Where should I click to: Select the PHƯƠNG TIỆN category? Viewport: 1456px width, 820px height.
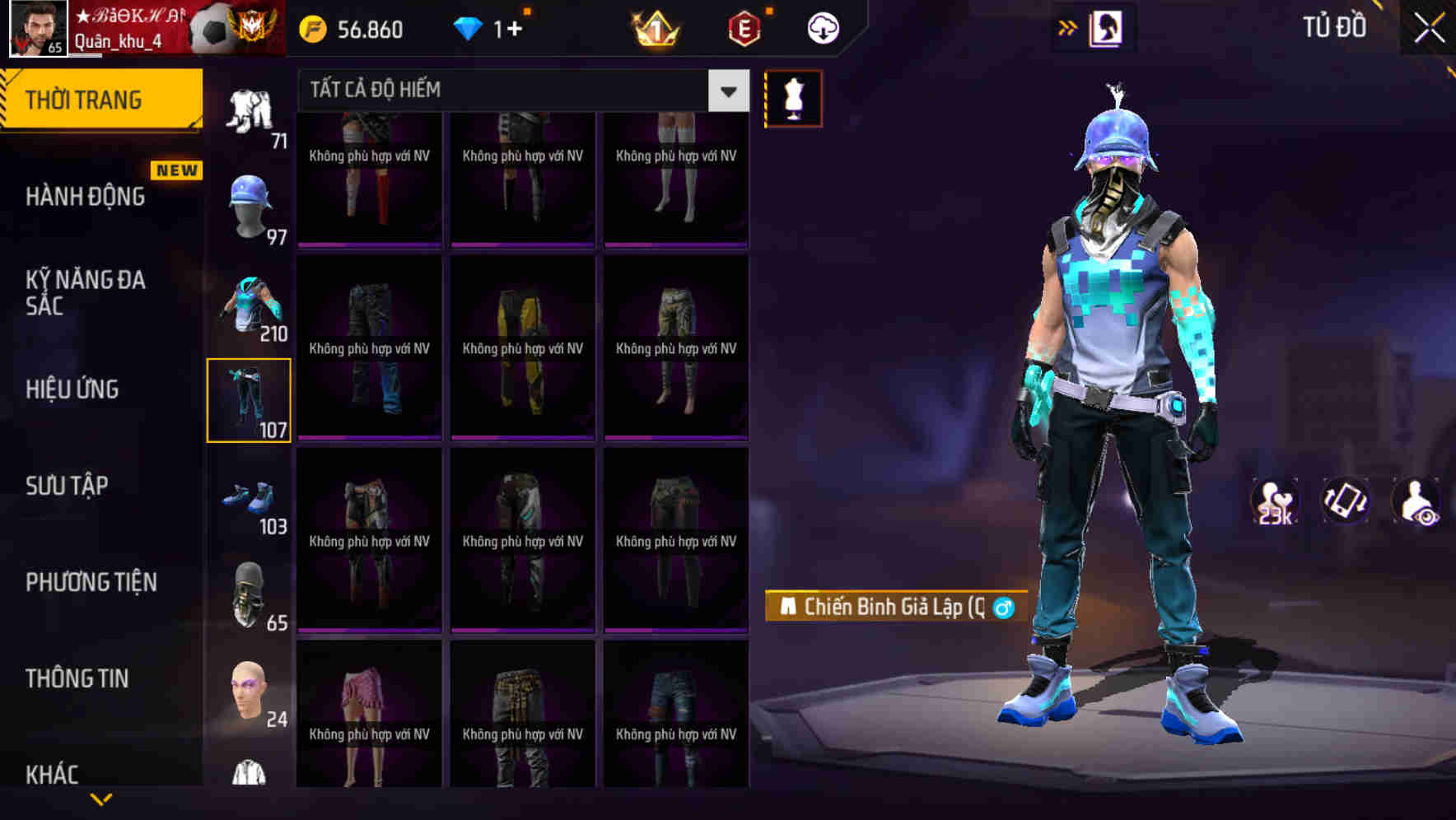(x=91, y=582)
